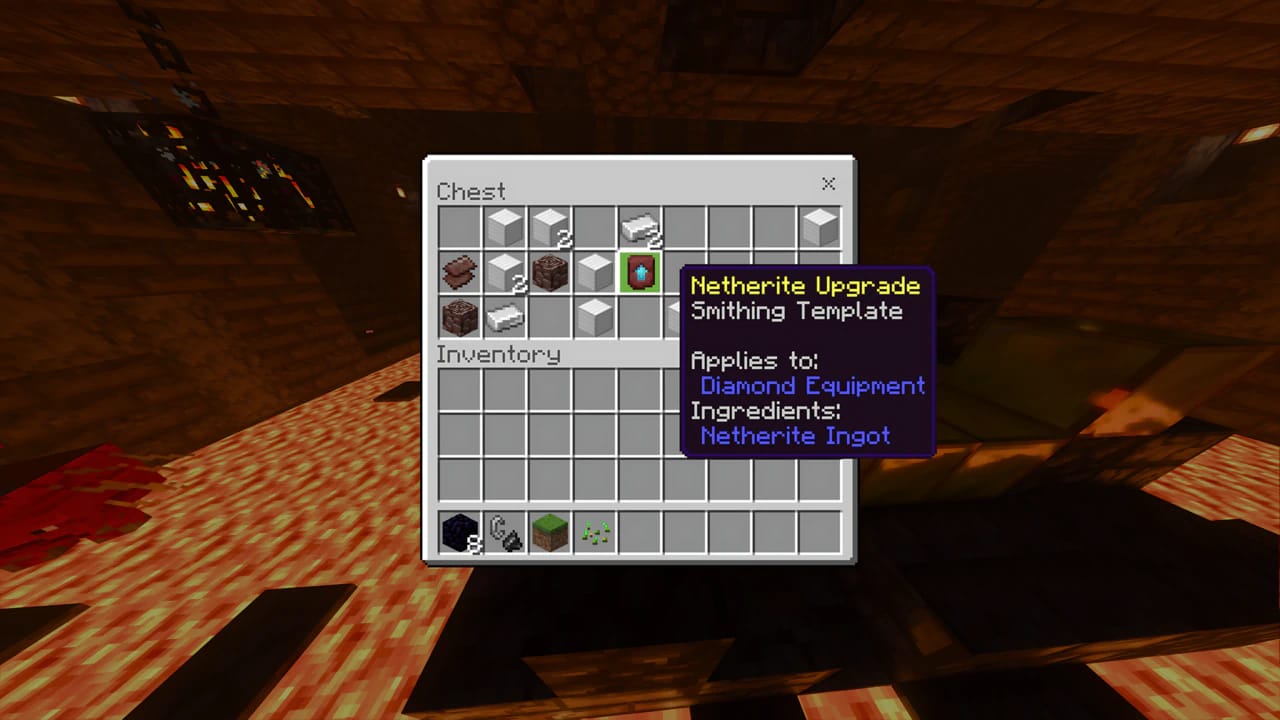Pick up the Ancient Debris block
This screenshot has width=1280, height=720.
point(549,272)
